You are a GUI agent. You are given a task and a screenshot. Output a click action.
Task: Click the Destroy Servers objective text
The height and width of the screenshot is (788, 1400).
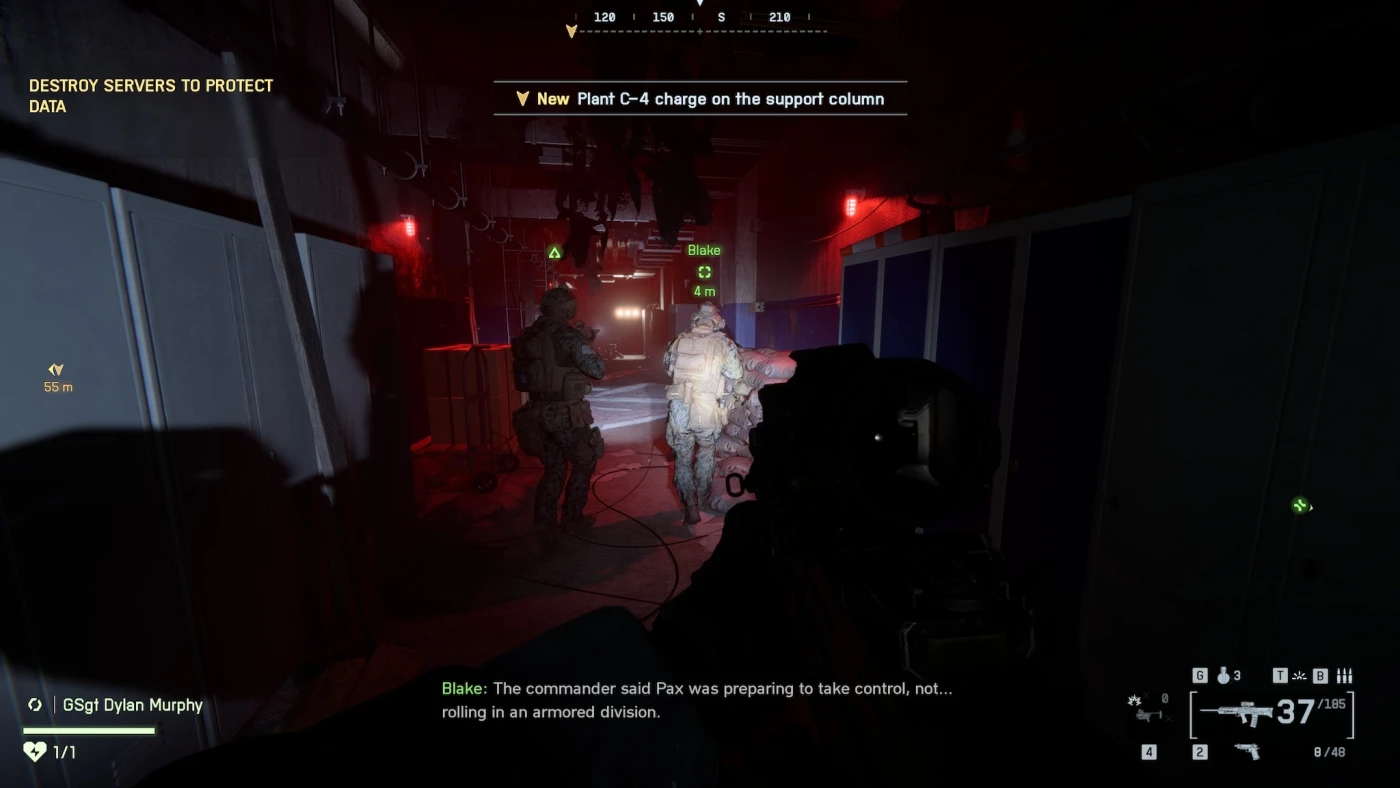(151, 96)
